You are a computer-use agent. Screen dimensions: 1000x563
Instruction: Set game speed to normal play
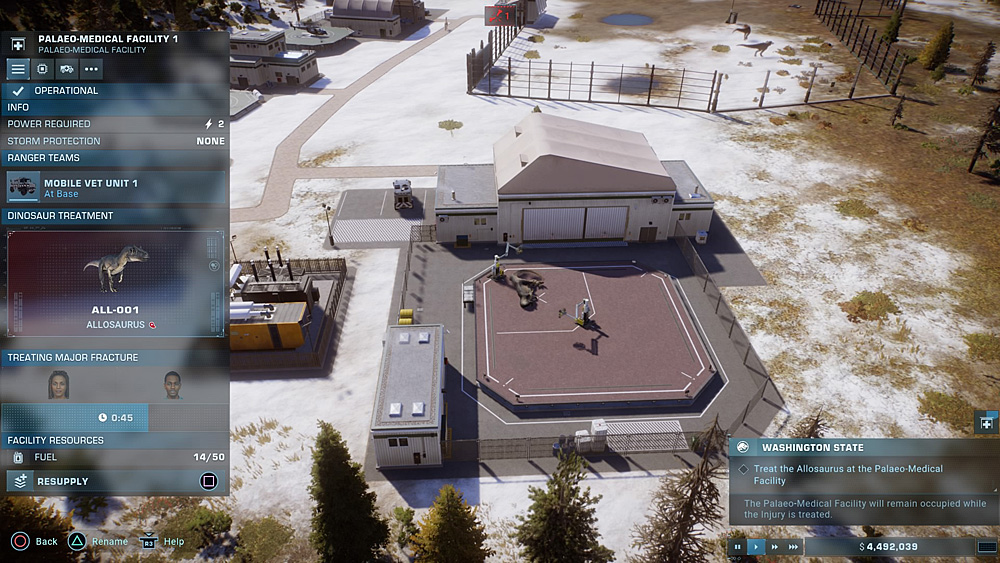point(756,547)
